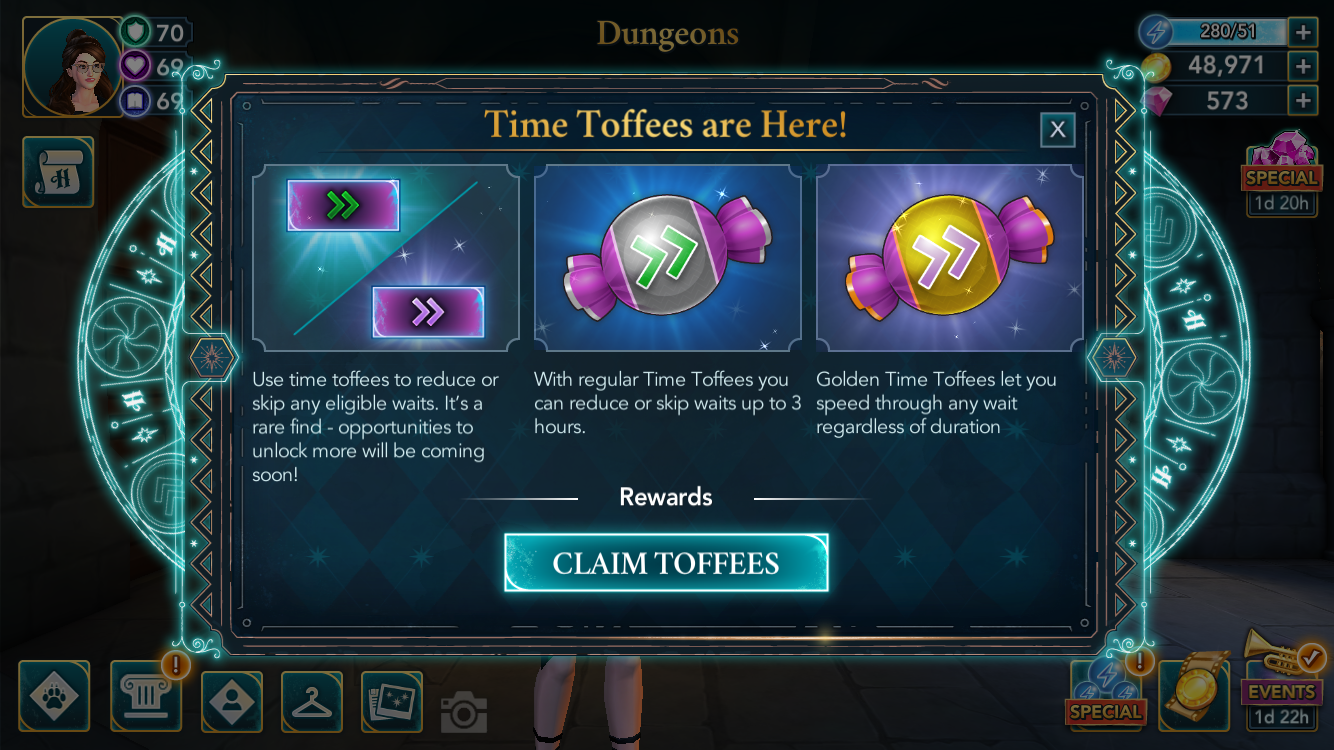Image resolution: width=1334 pixels, height=750 pixels.
Task: Click the 280/51 energy progress bar
Action: point(1230,31)
